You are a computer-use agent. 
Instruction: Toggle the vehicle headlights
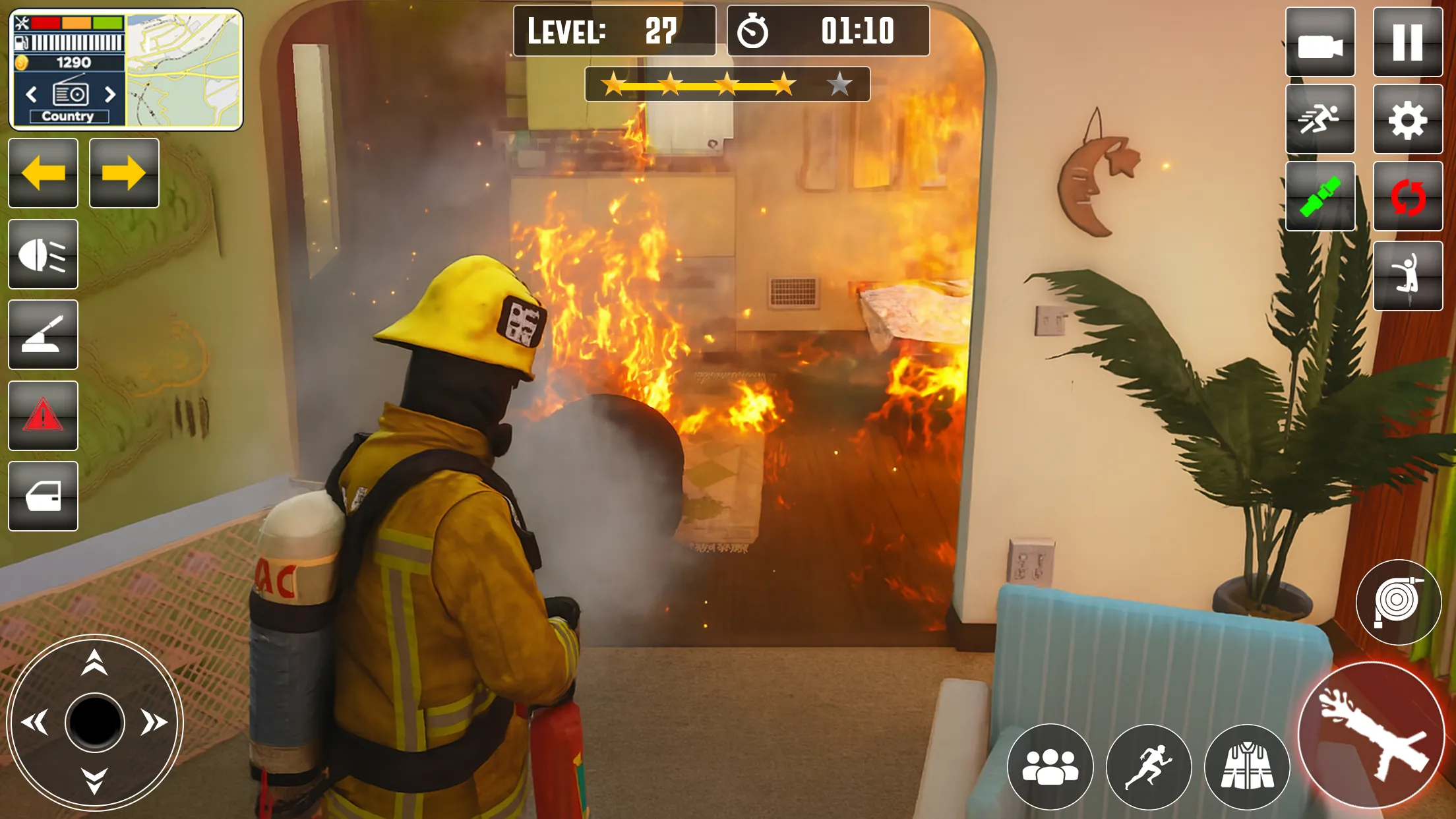coord(42,254)
